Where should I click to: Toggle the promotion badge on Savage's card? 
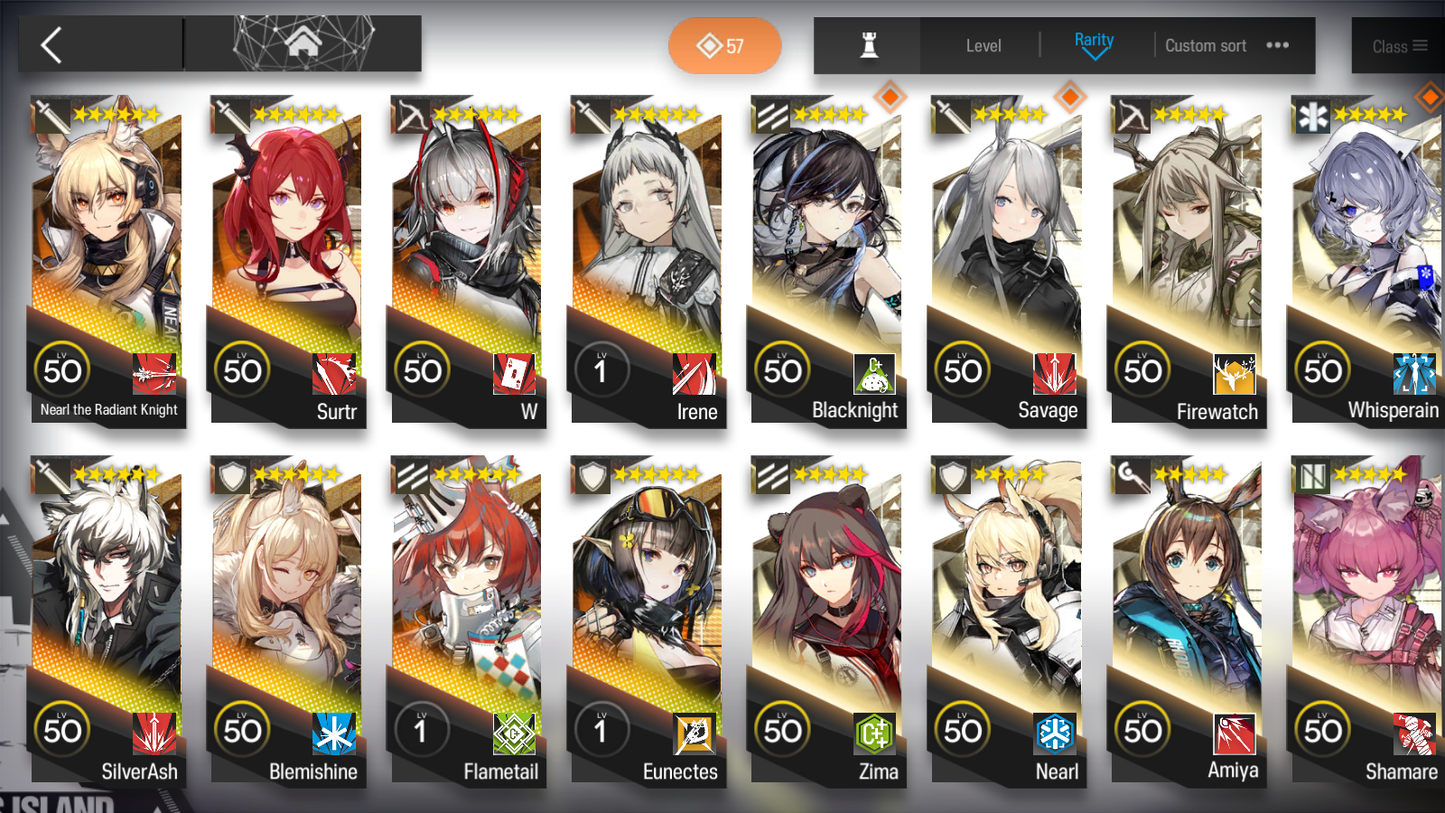(1070, 97)
